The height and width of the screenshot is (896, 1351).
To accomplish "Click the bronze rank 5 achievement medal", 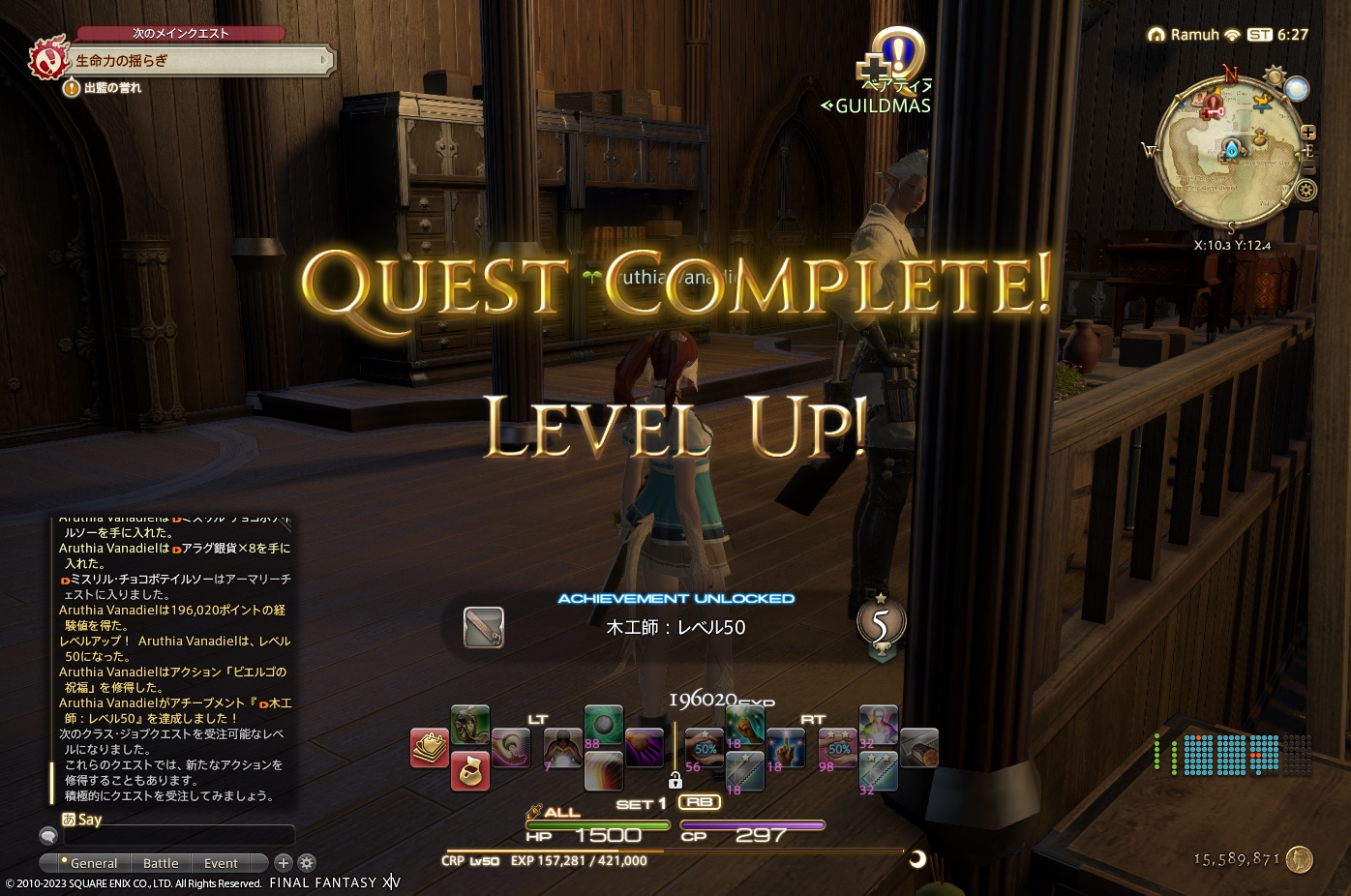I will (x=881, y=624).
